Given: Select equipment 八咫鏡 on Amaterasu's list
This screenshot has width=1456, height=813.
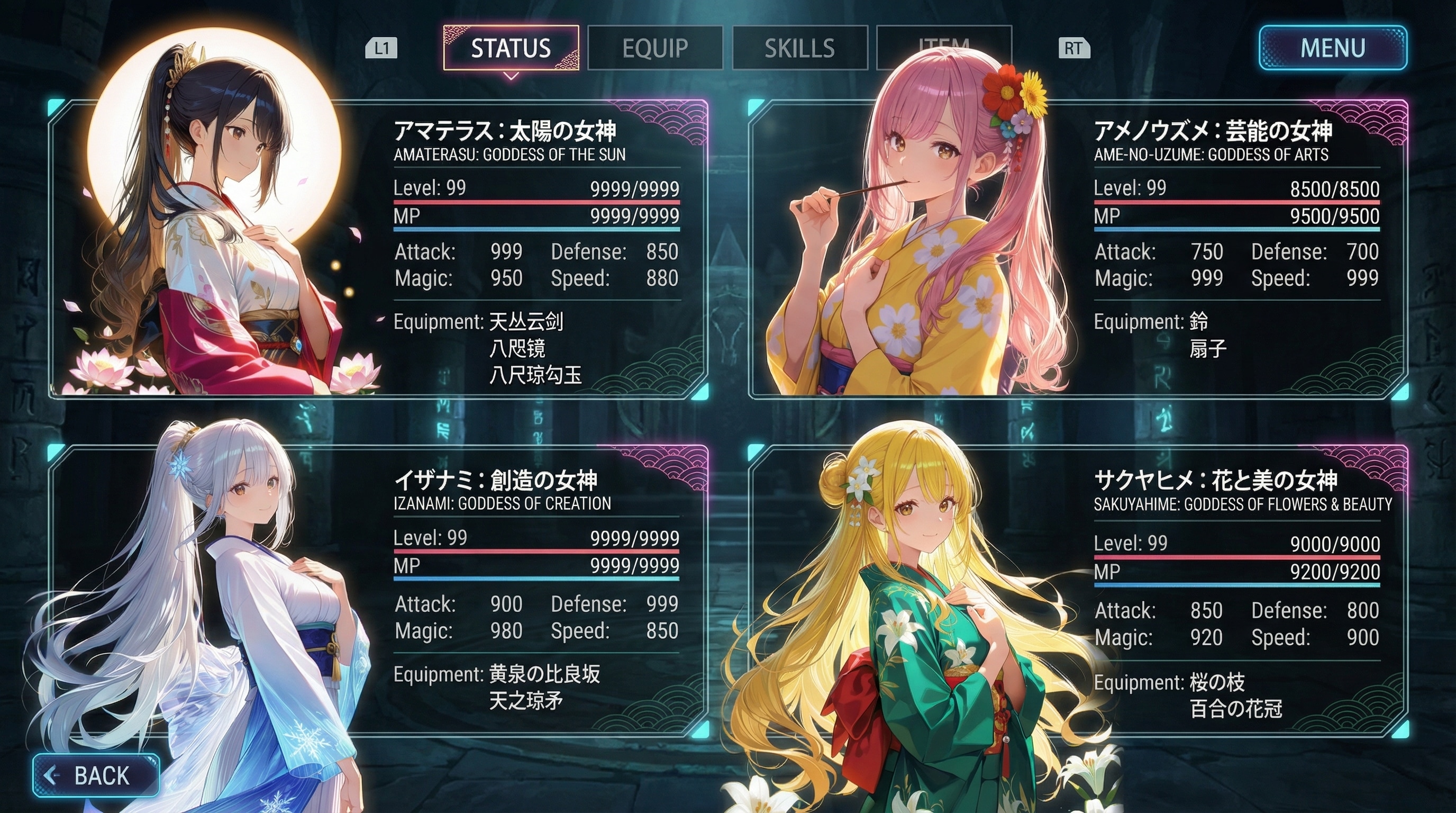Looking at the screenshot, I should tap(518, 350).
